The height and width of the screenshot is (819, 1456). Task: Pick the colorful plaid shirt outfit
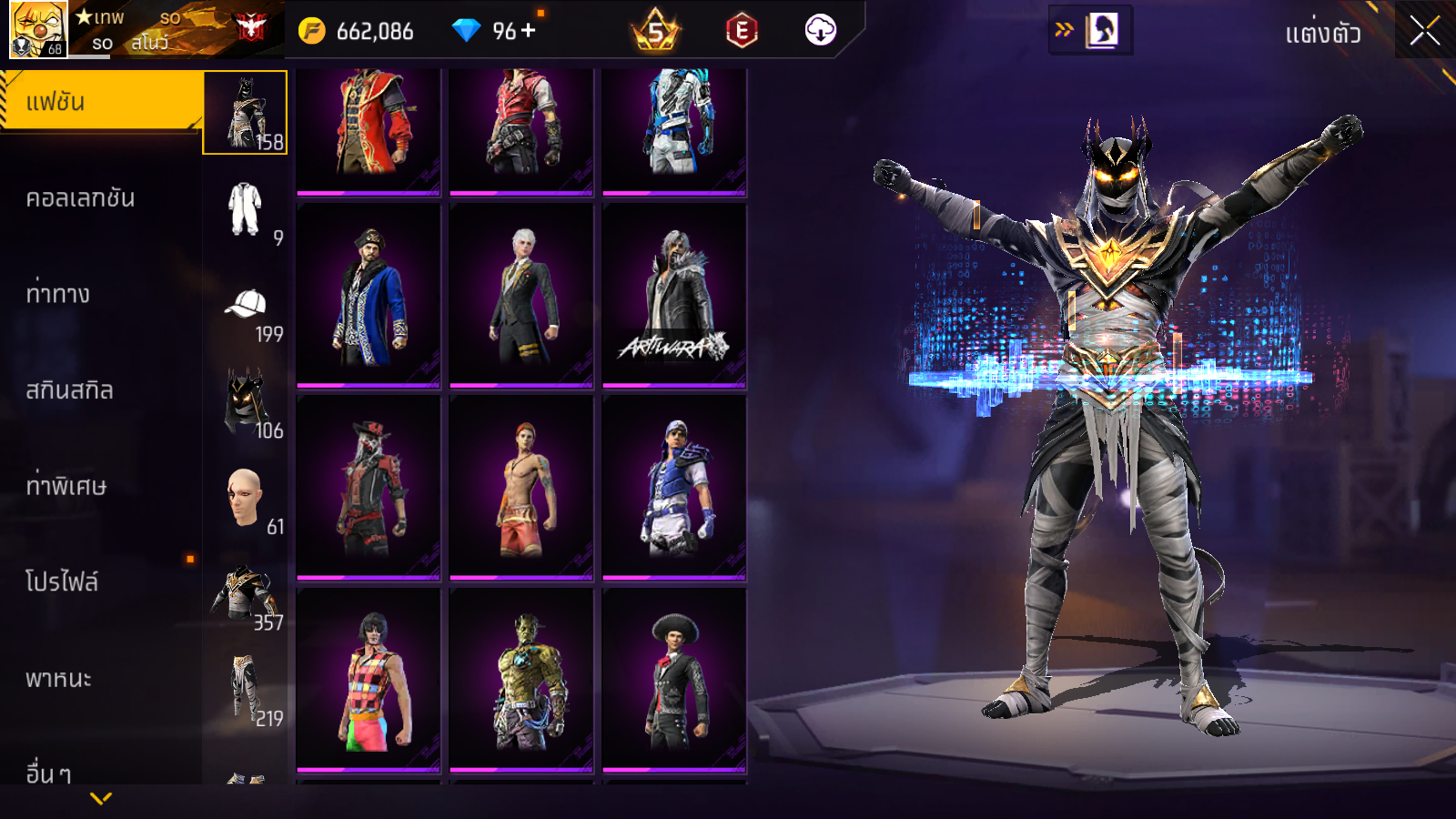click(369, 680)
